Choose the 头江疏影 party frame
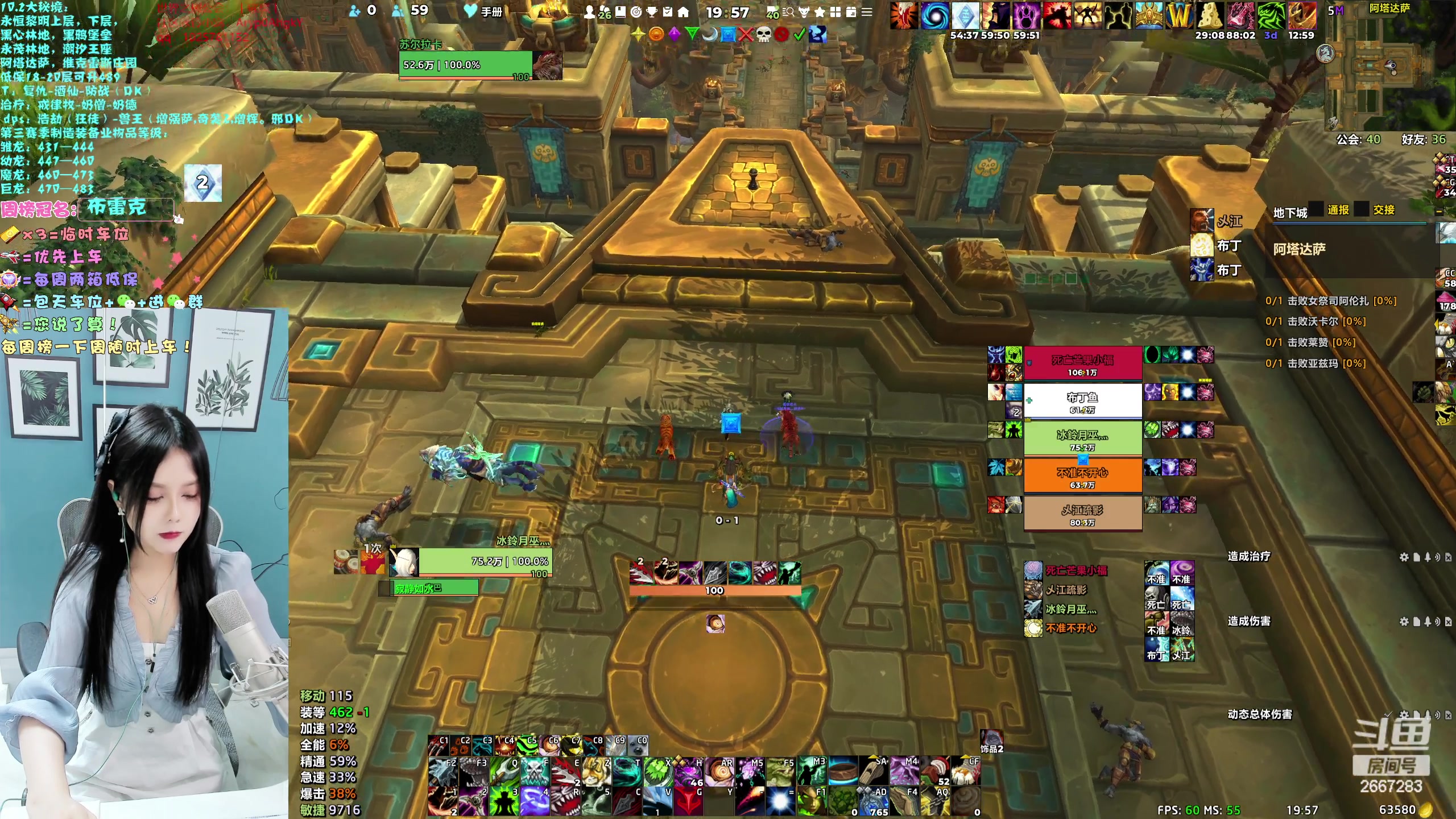The height and width of the screenshot is (819, 1456). (x=1082, y=514)
